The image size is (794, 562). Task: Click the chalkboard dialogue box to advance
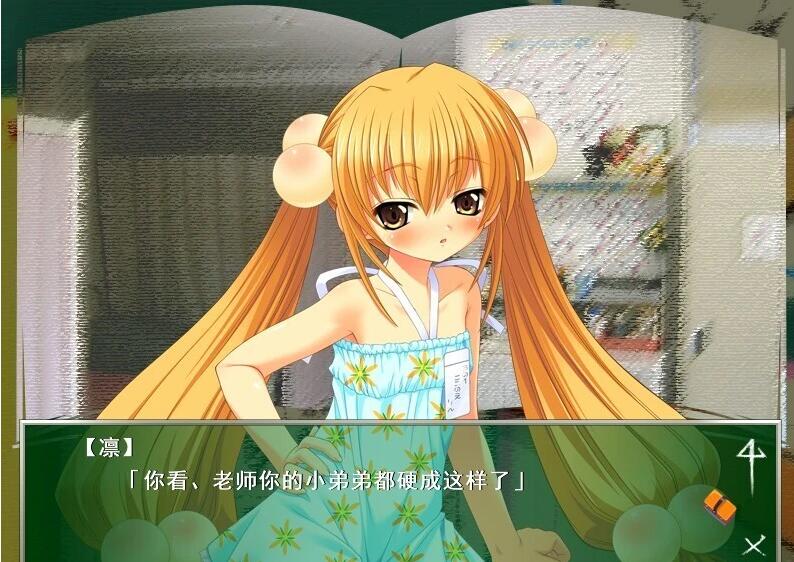point(380,490)
